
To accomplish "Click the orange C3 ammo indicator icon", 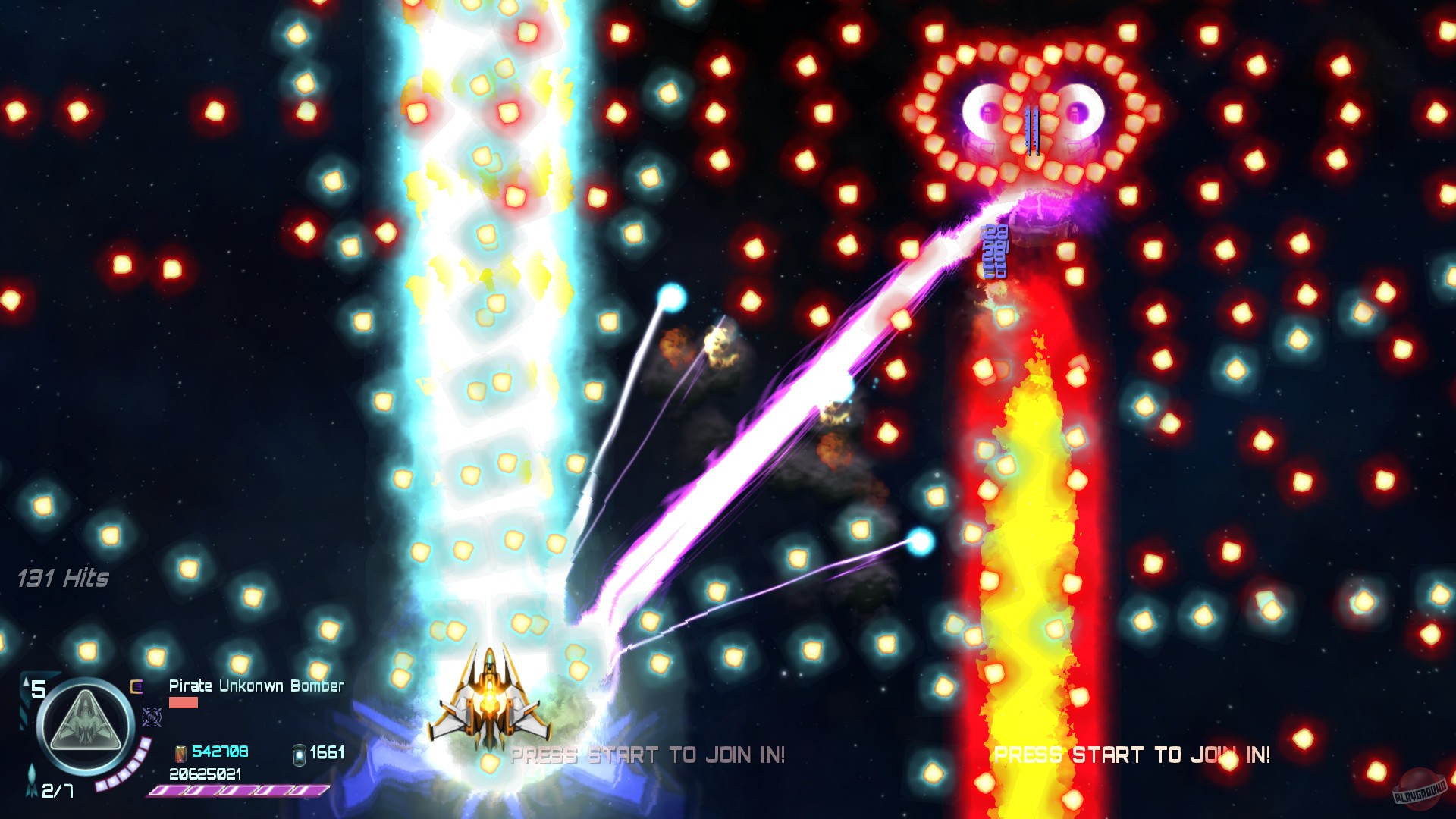I will (136, 686).
